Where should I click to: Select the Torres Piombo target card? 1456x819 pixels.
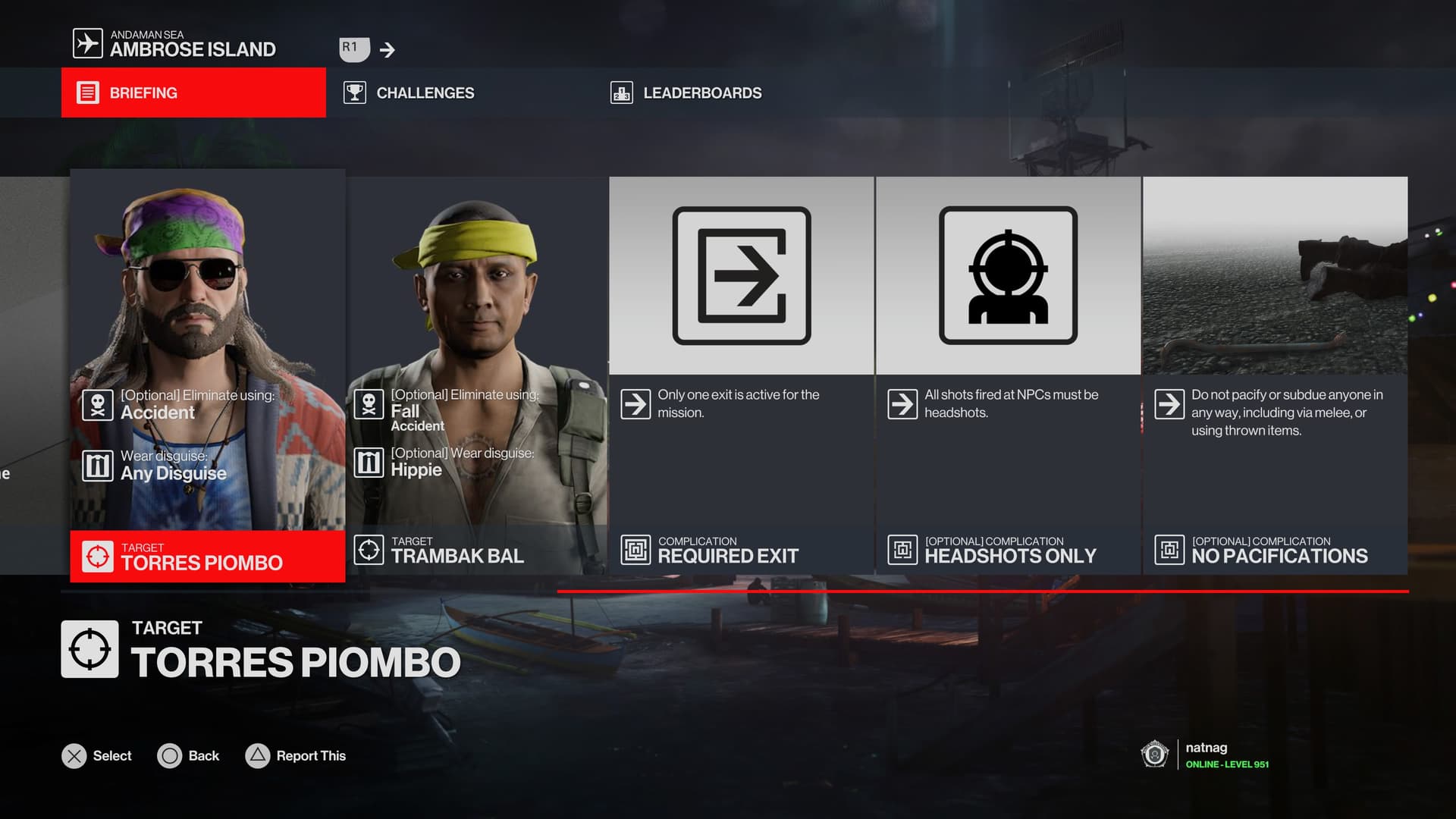(207, 375)
